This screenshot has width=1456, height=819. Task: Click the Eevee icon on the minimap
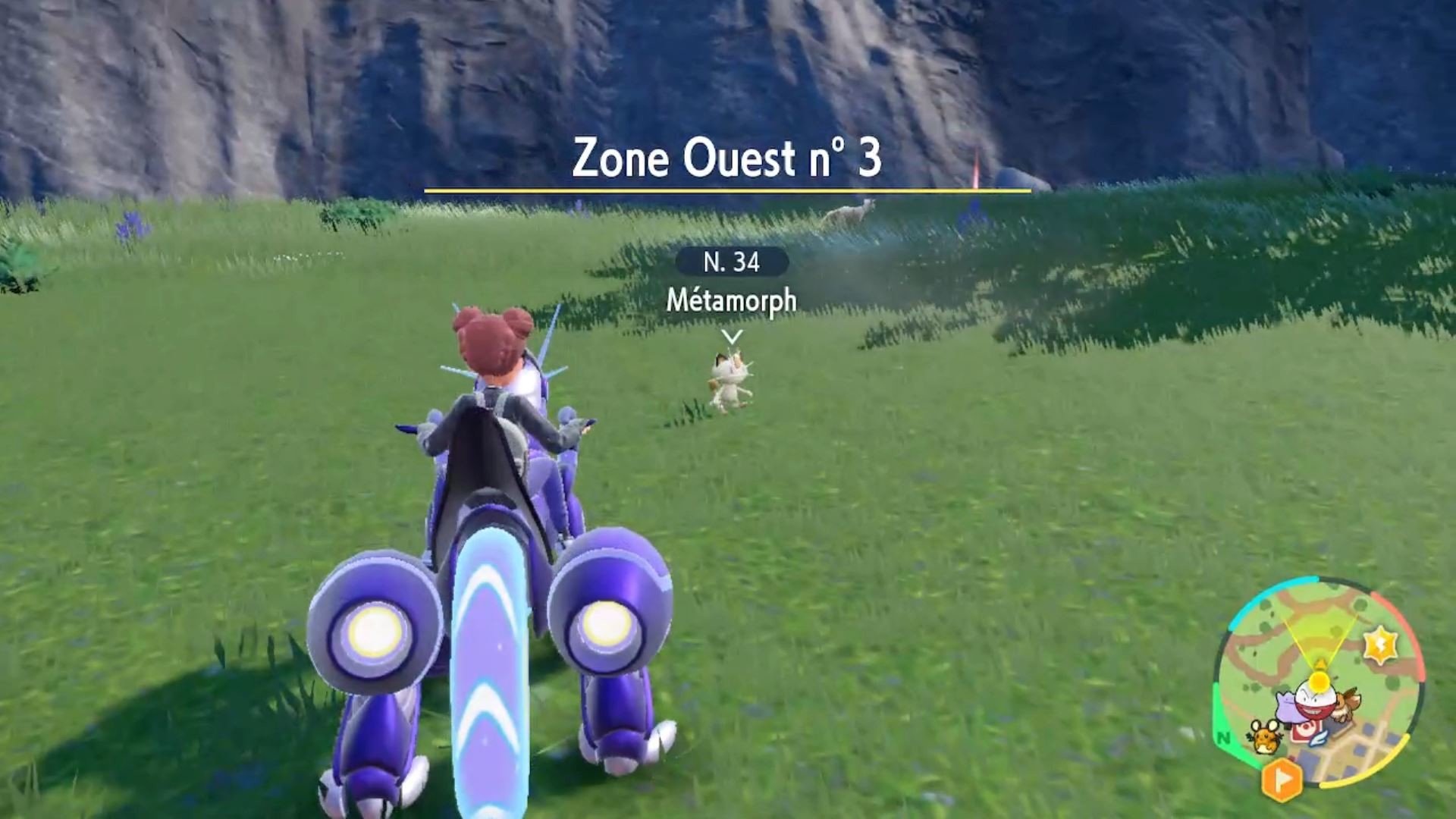click(1346, 705)
